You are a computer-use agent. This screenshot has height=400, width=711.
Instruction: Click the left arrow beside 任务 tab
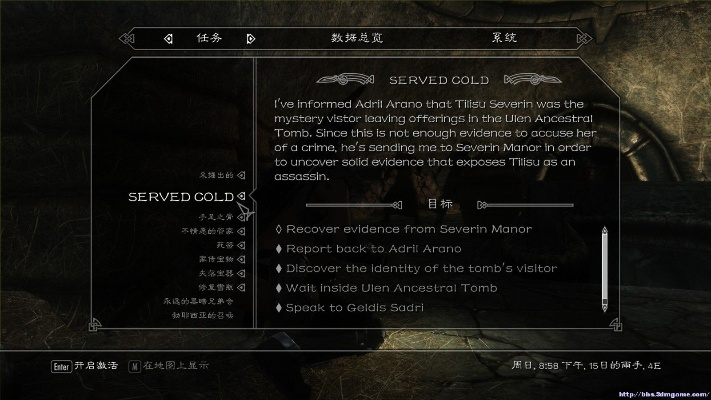coord(167,39)
